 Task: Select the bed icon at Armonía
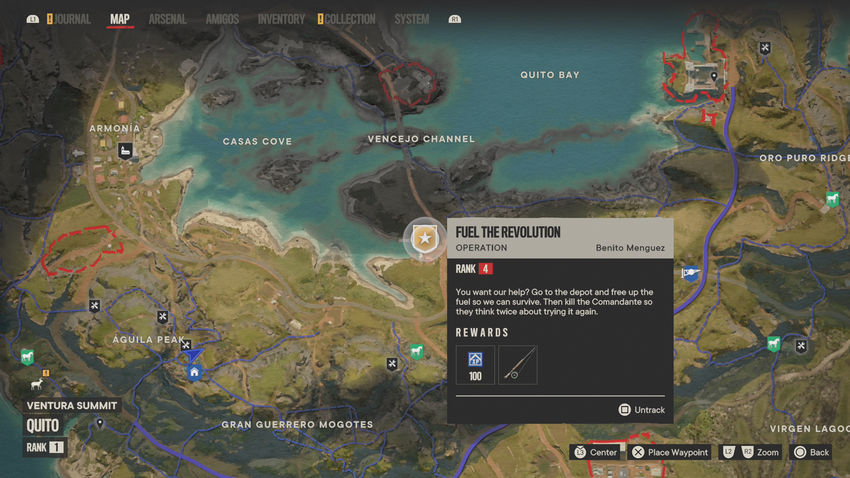[x=127, y=152]
